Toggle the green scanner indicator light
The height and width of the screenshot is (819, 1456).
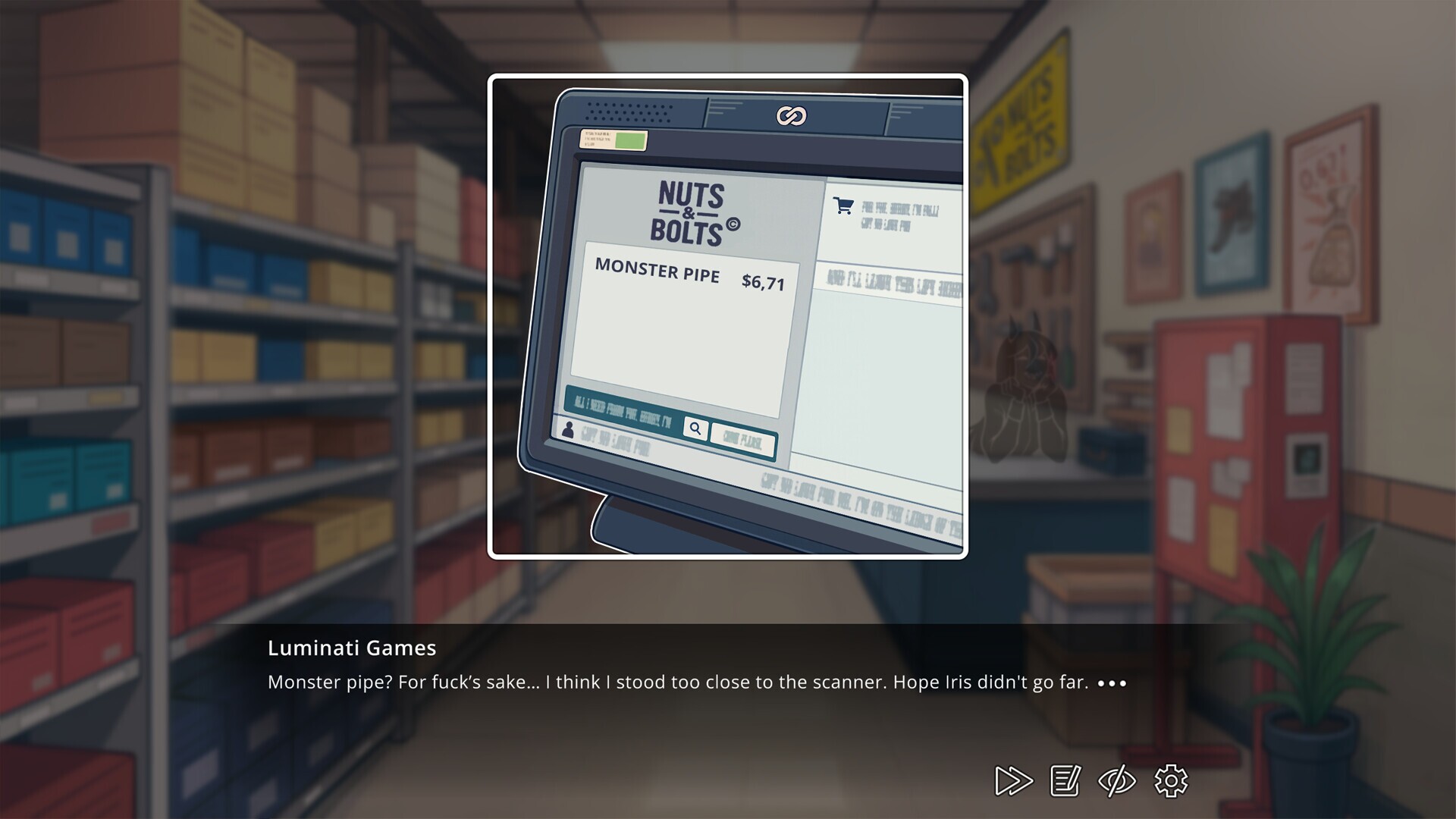[x=629, y=140]
